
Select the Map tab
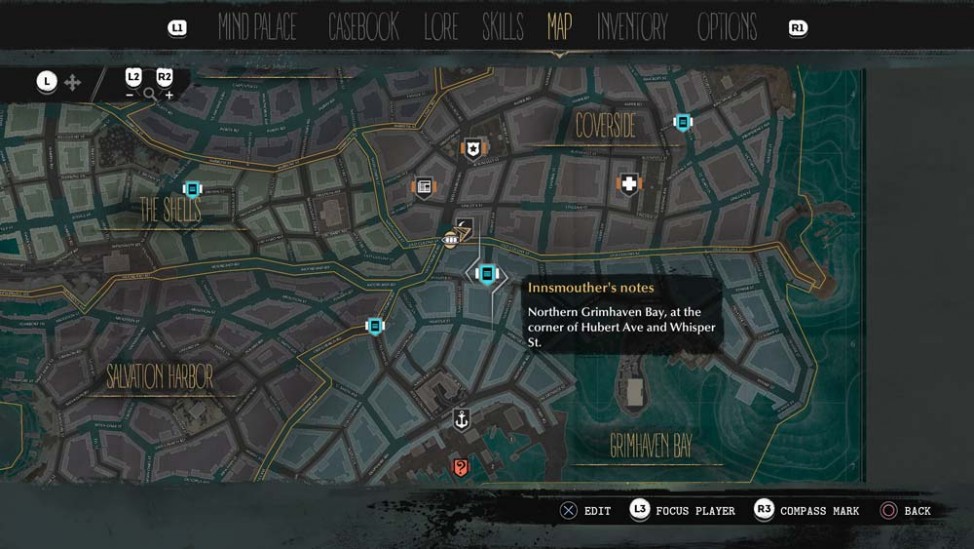(559, 28)
